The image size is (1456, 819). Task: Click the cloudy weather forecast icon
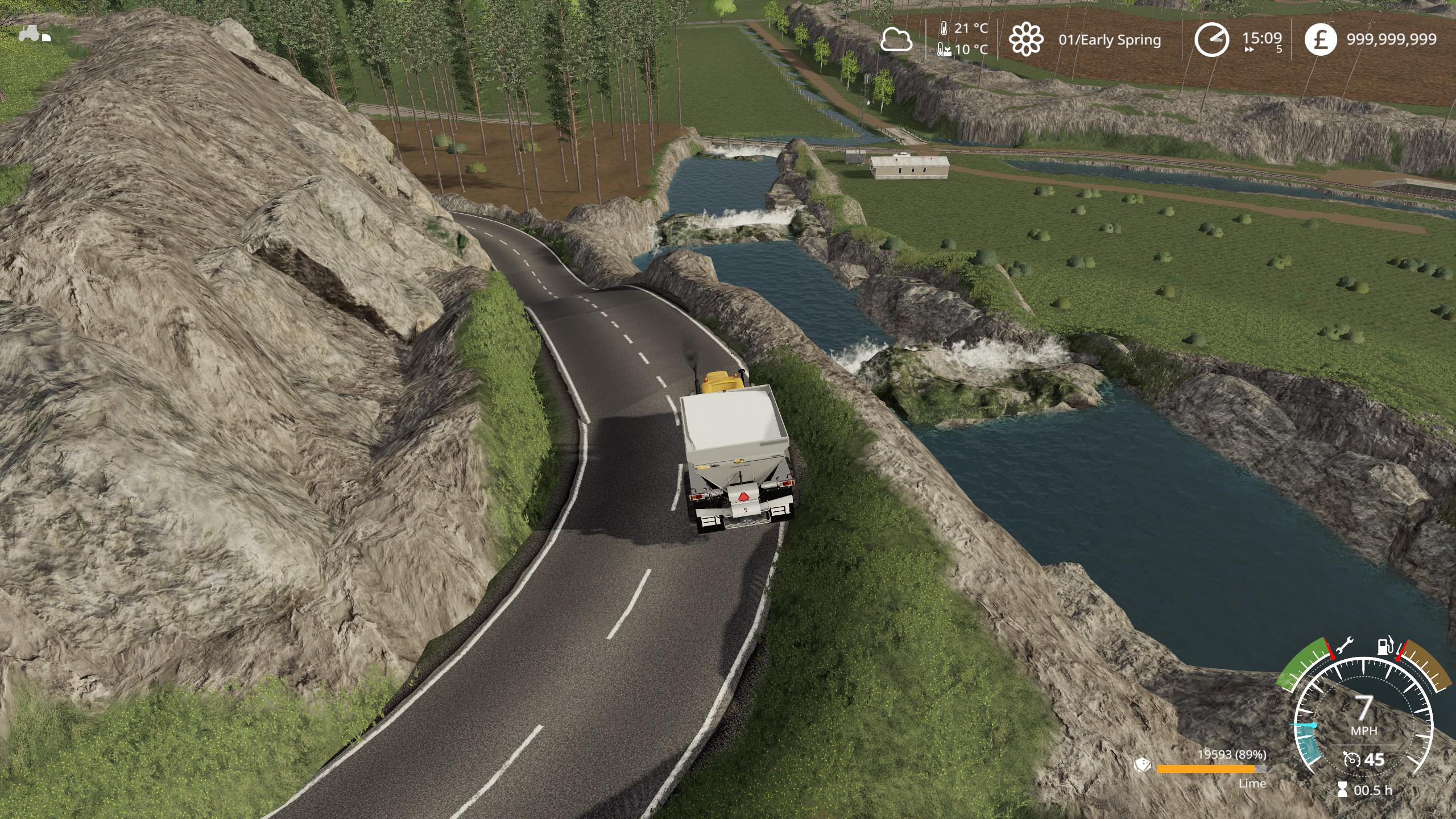coord(896,40)
